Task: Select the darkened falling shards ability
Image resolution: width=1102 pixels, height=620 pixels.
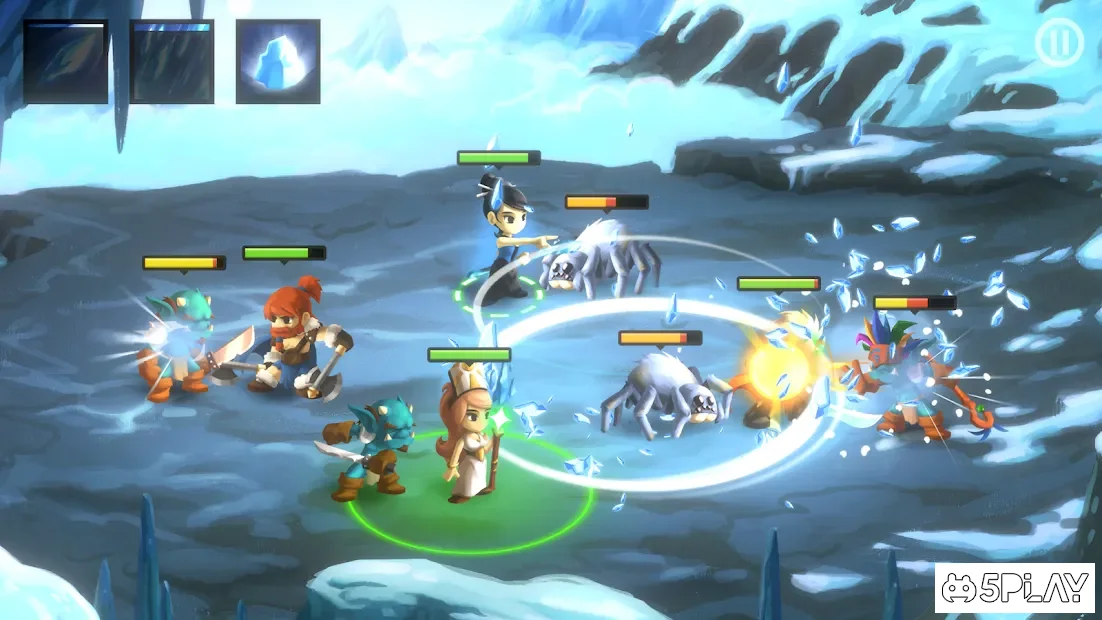Action: click(172, 62)
